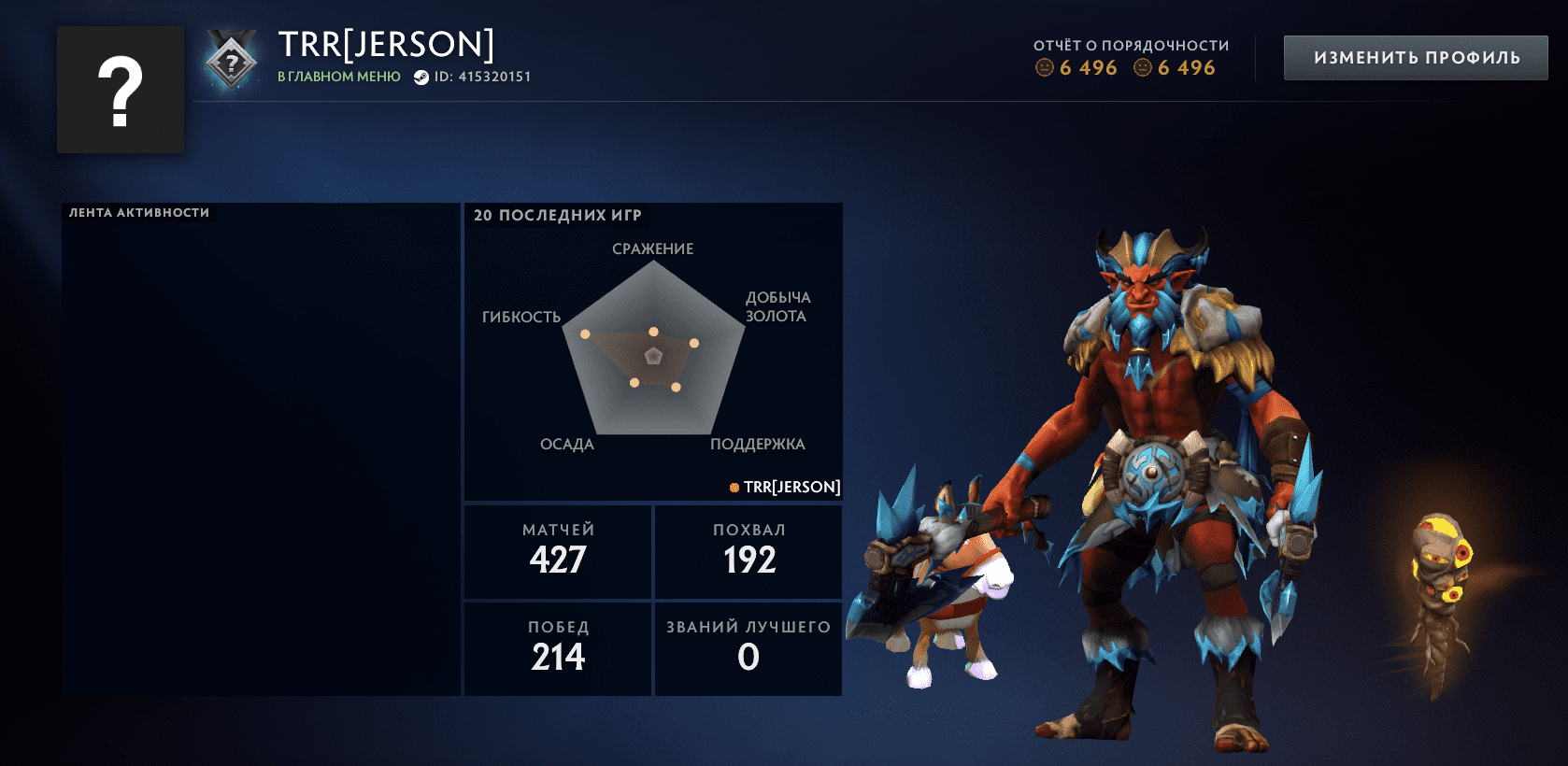1568x766 pixels.
Task: Open the Званий лучшего stat tile
Action: tap(748, 648)
